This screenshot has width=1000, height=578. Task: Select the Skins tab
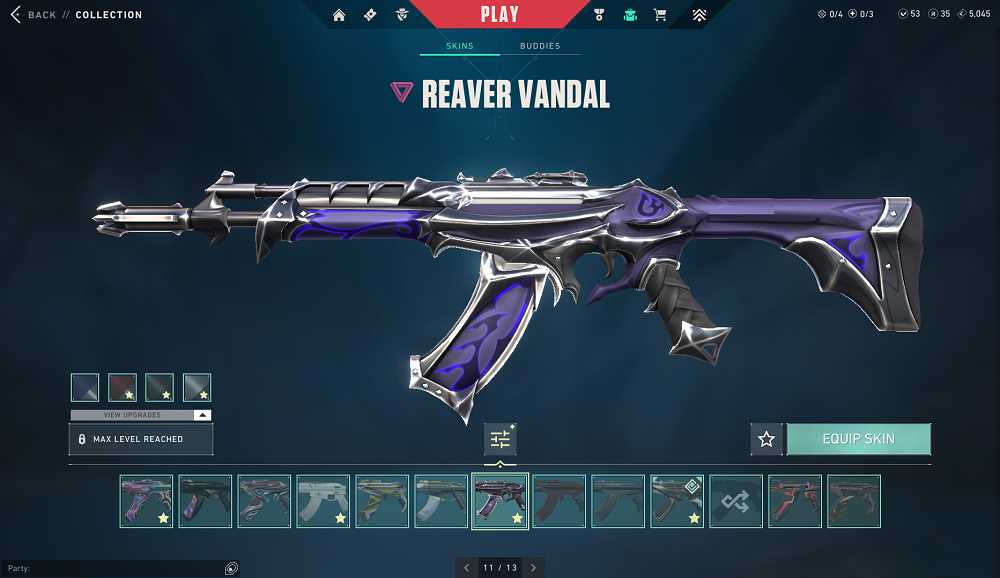point(460,46)
